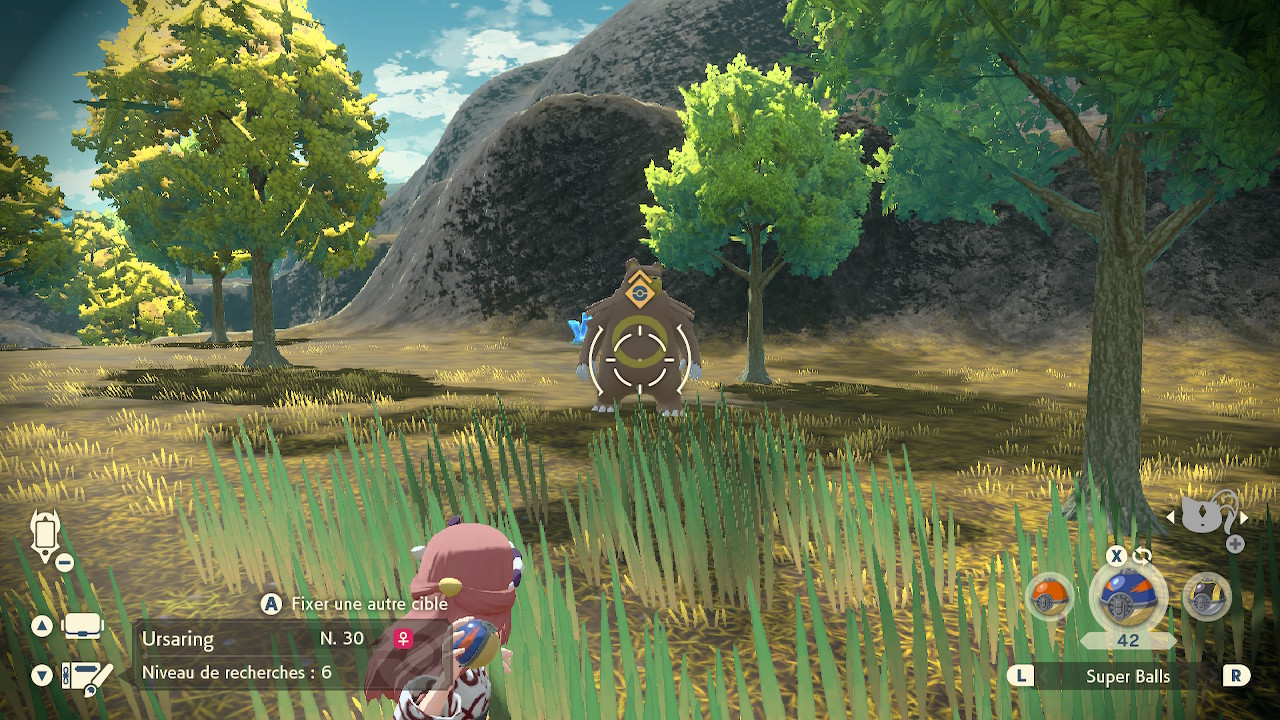Select the black and yellow Hyper Ball slot
Image resolution: width=1280 pixels, height=720 pixels.
tap(1206, 597)
